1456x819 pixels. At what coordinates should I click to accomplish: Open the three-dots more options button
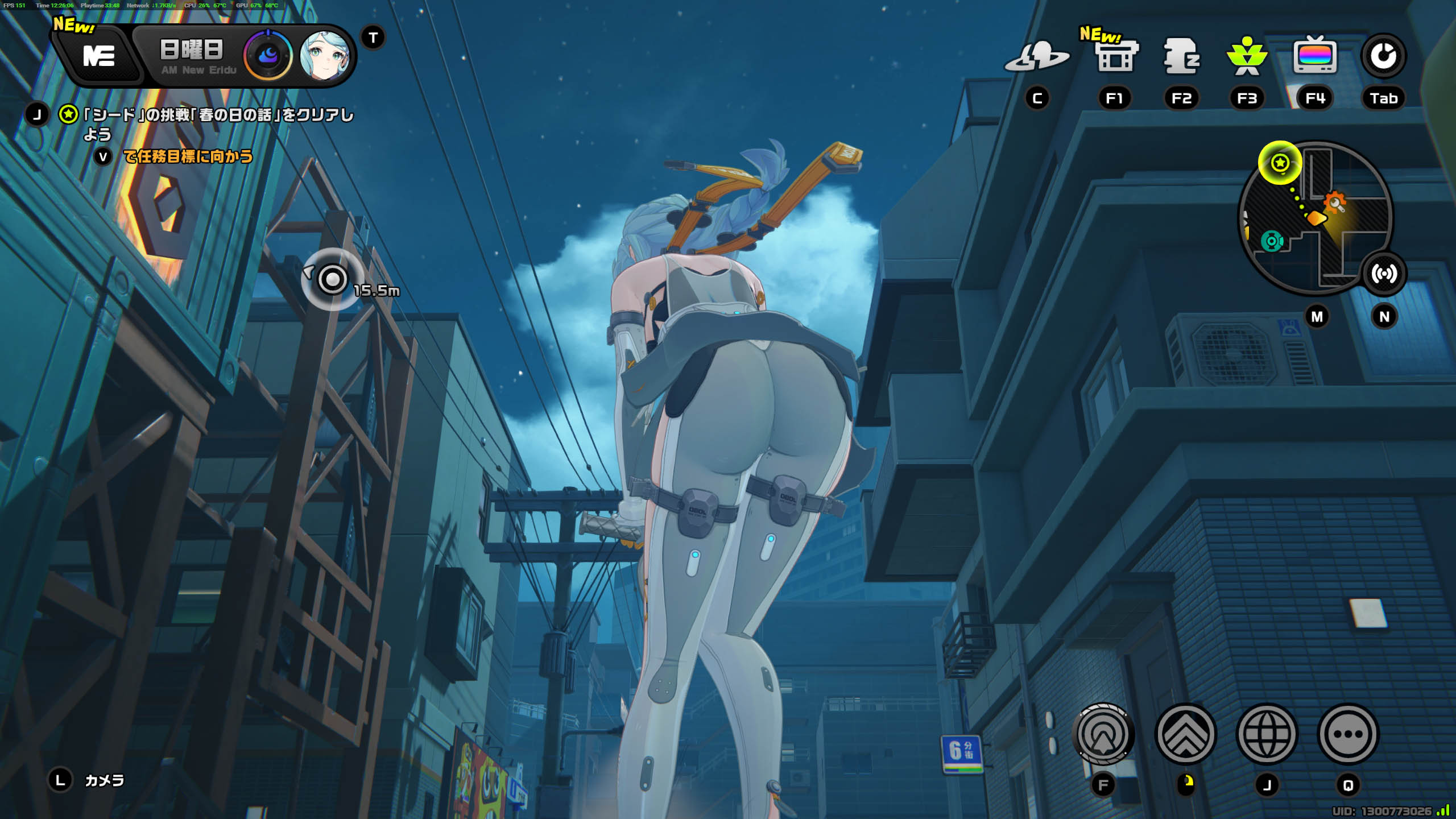(1348, 734)
